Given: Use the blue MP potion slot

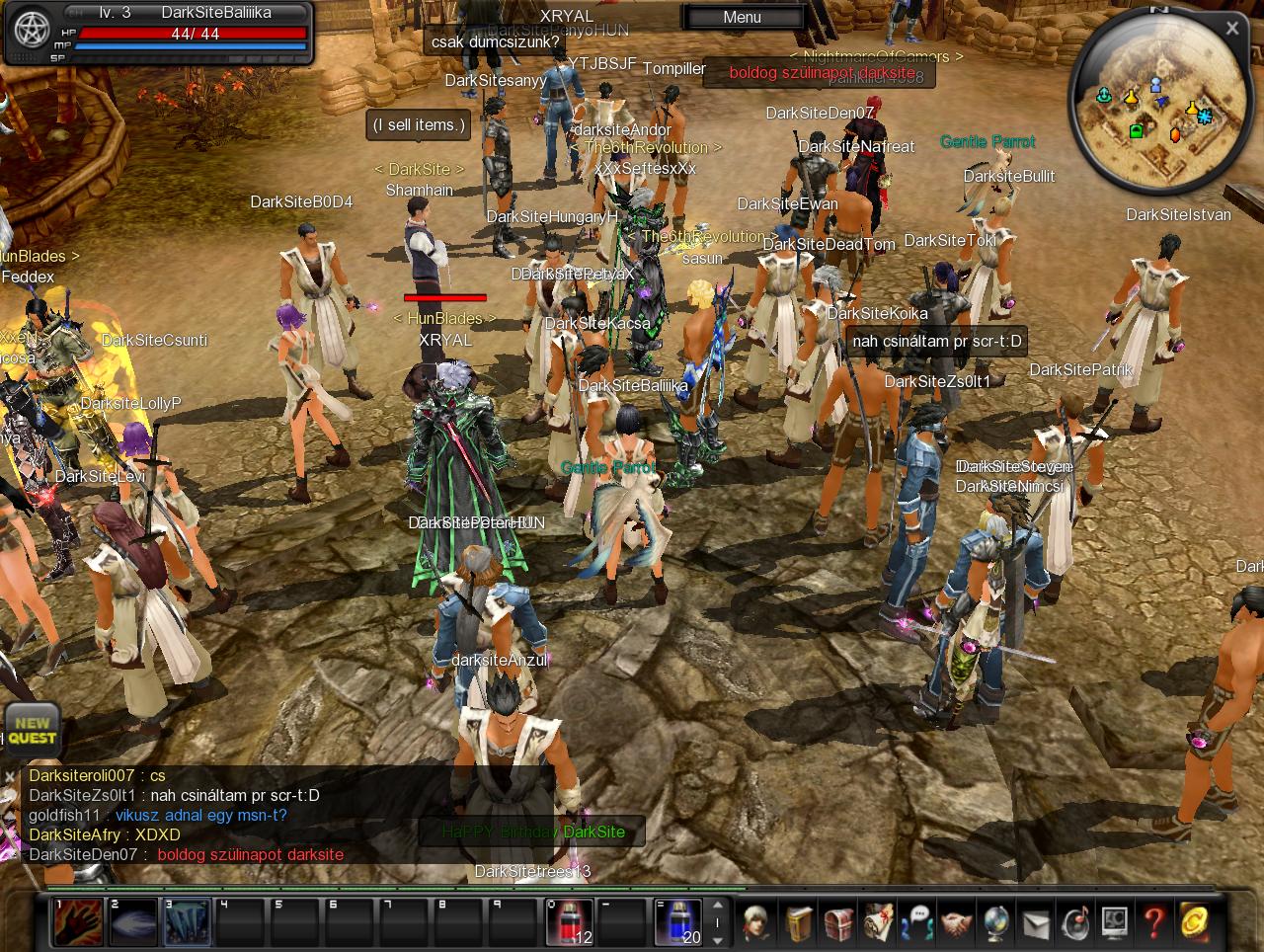Looking at the screenshot, I should pyautogui.click(x=678, y=922).
